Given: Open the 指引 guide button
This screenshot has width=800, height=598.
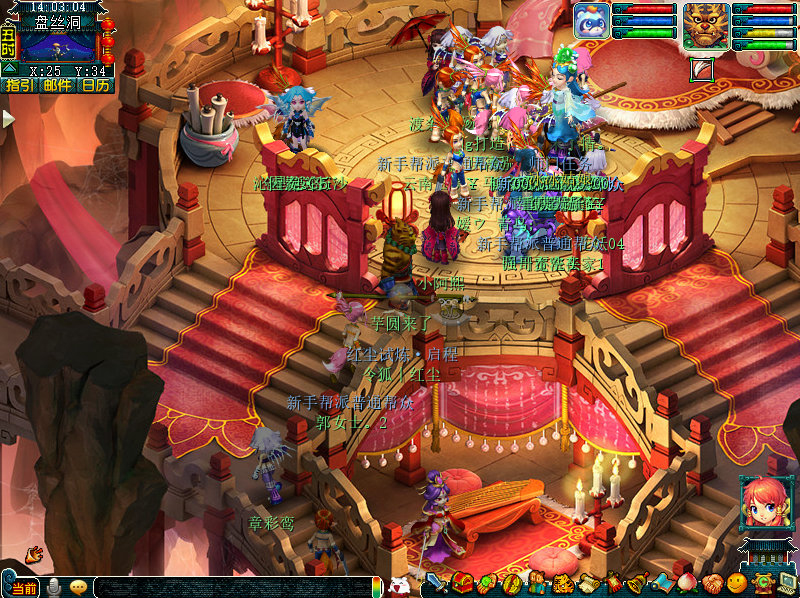Looking at the screenshot, I should [17, 85].
